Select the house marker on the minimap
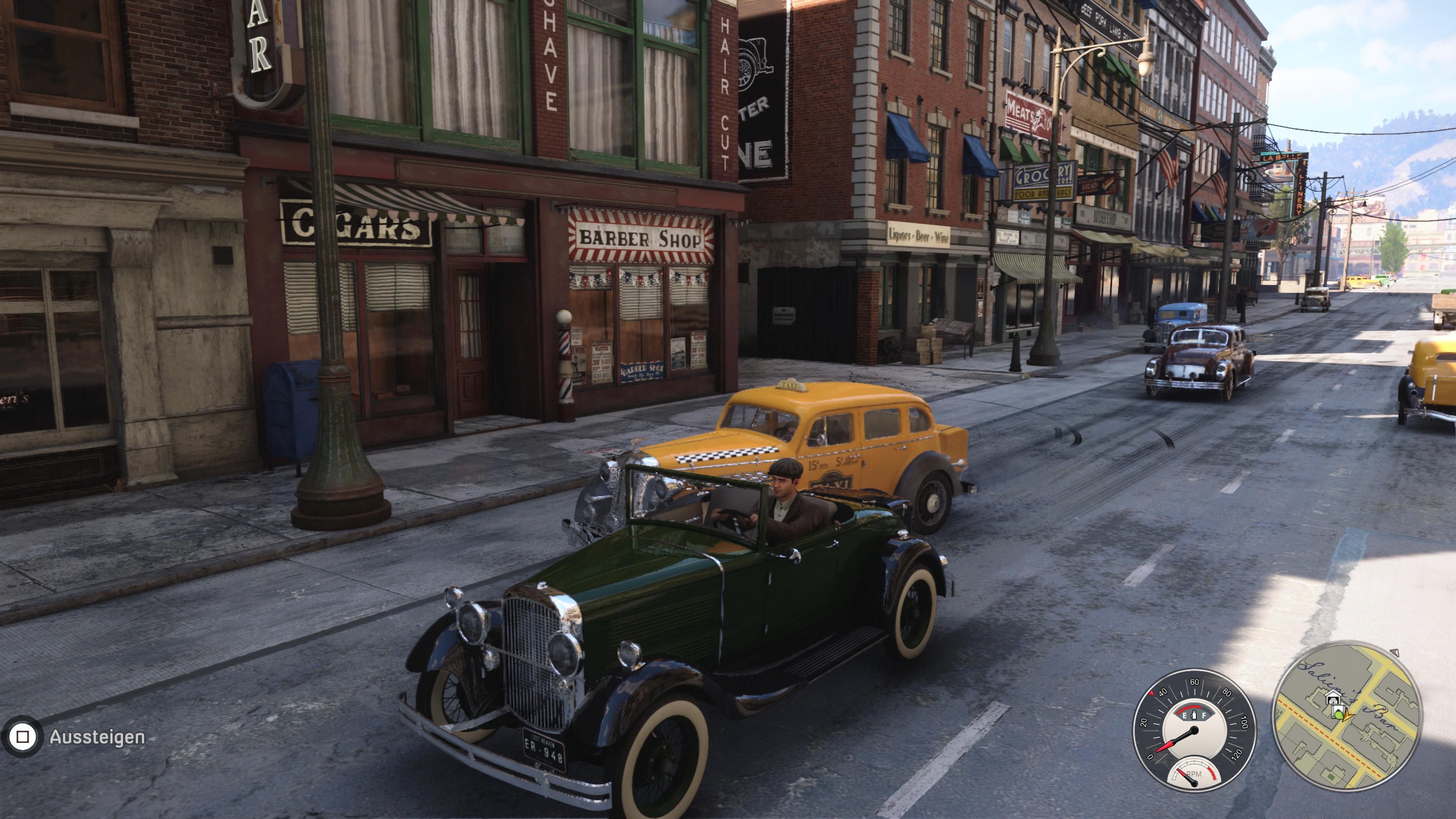Screen dimensions: 1456x819 point(1334,698)
